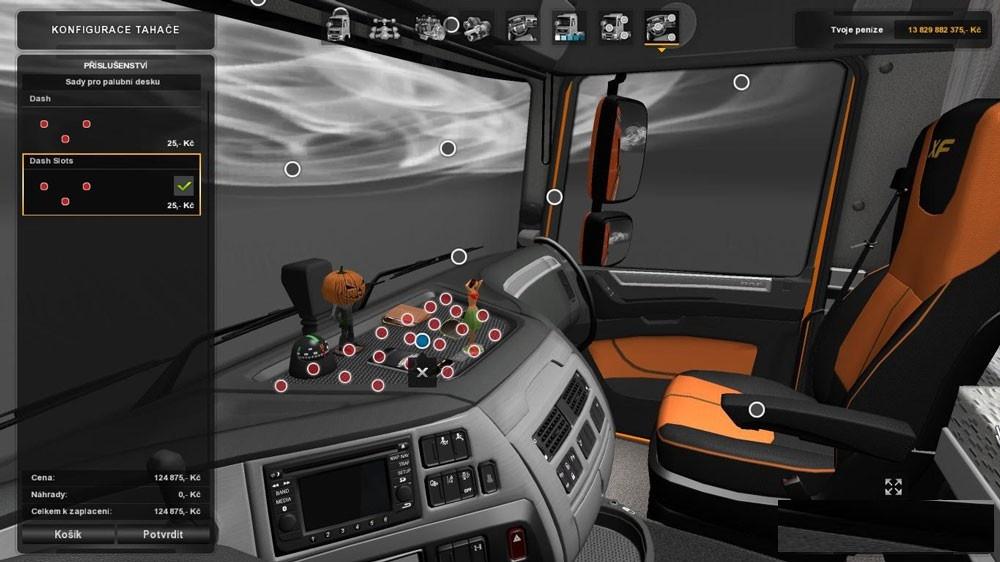
Task: Open the exterior truck accessories icon
Action: [x=614, y=25]
